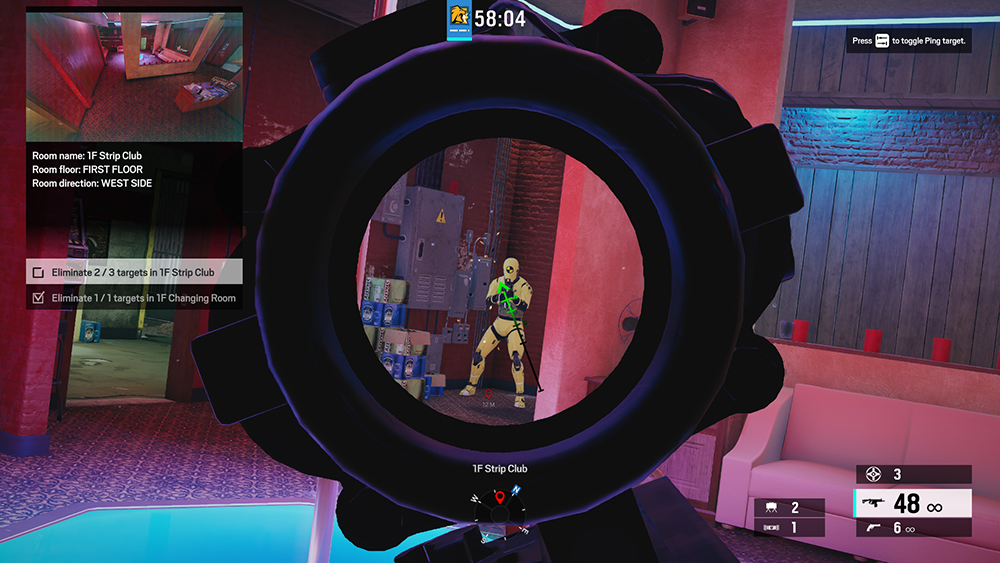Screen dimensions: 1000x563
Task: Click the lion operator icon by the timer
Action: point(459,17)
